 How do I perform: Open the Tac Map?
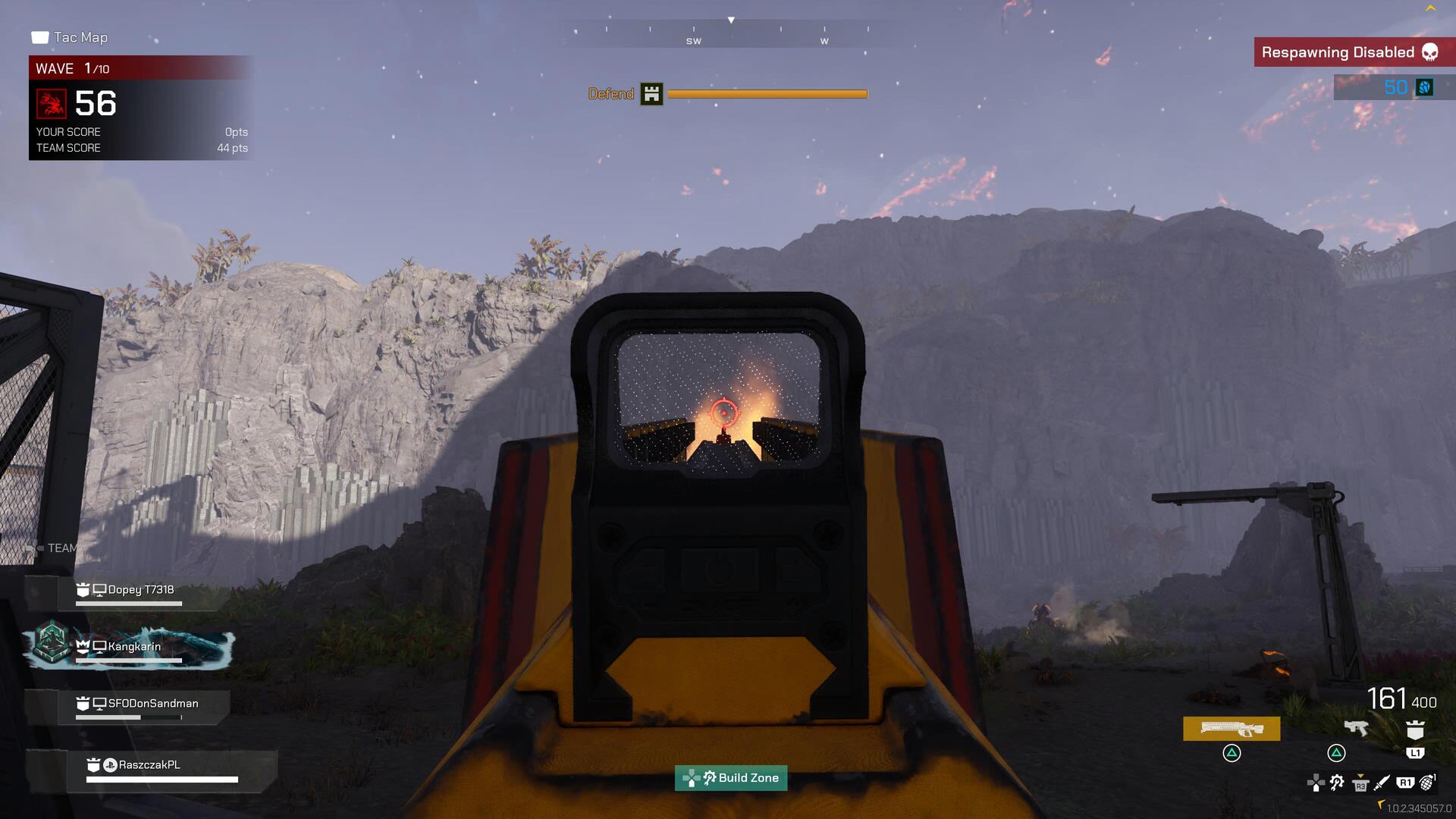click(70, 37)
